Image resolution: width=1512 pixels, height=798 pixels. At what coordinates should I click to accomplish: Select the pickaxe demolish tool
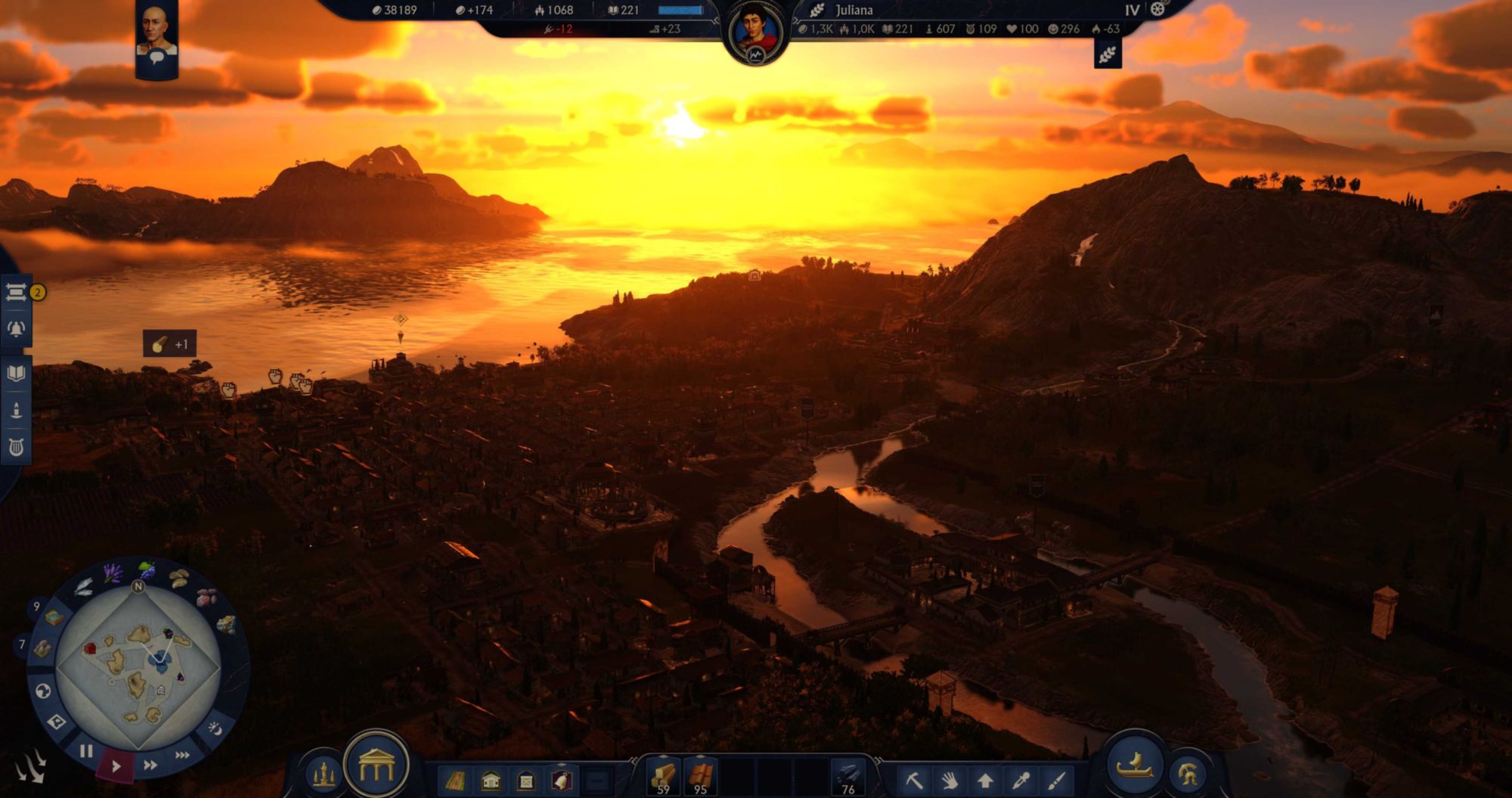point(914,780)
